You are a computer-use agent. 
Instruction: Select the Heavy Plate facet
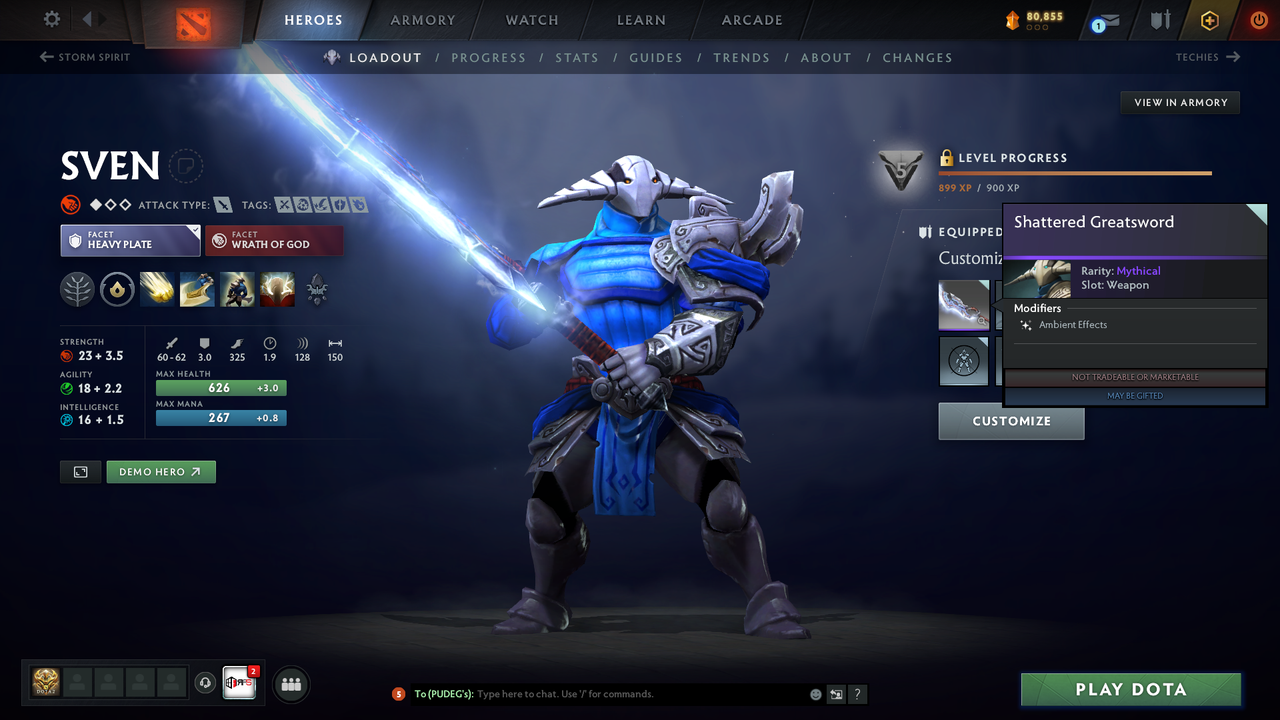coord(130,240)
